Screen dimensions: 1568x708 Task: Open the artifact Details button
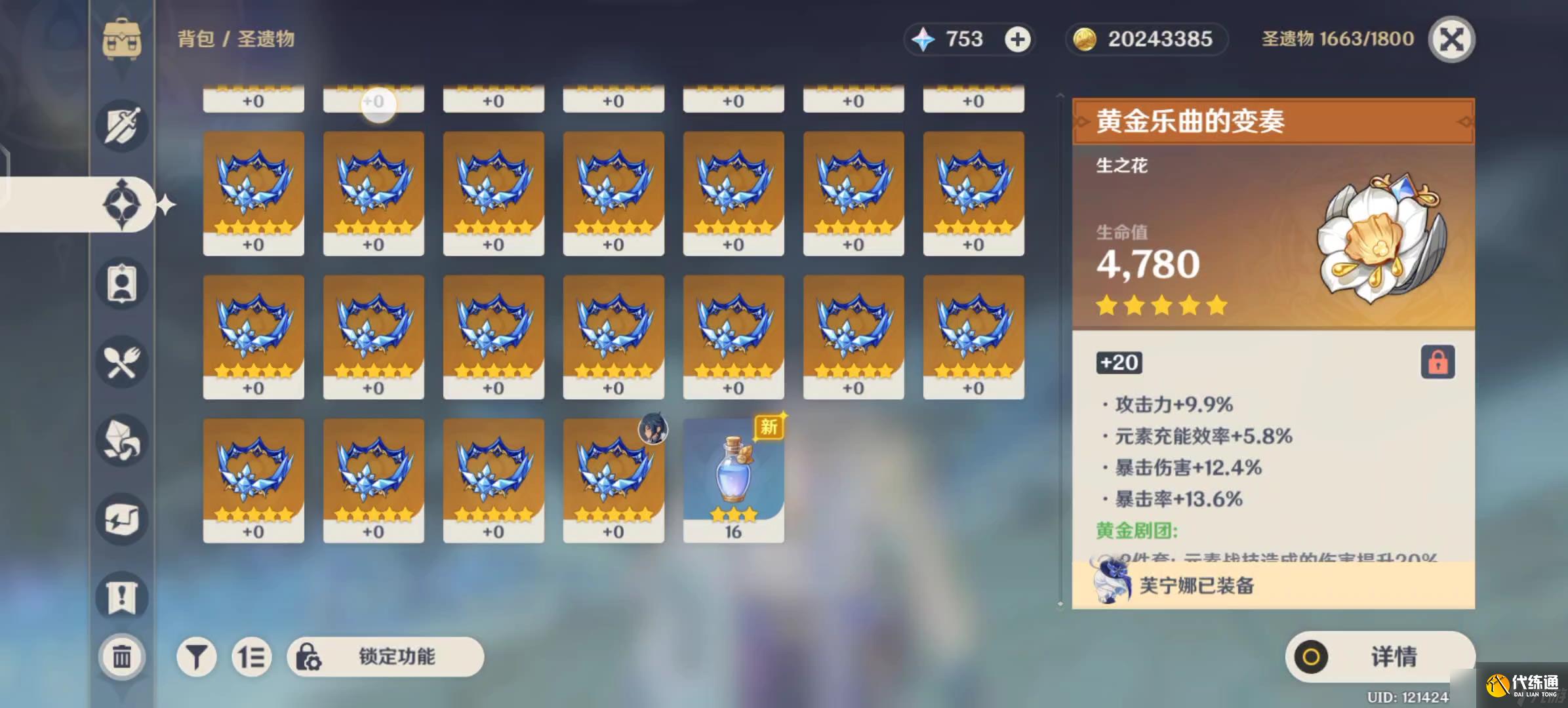[1380, 656]
